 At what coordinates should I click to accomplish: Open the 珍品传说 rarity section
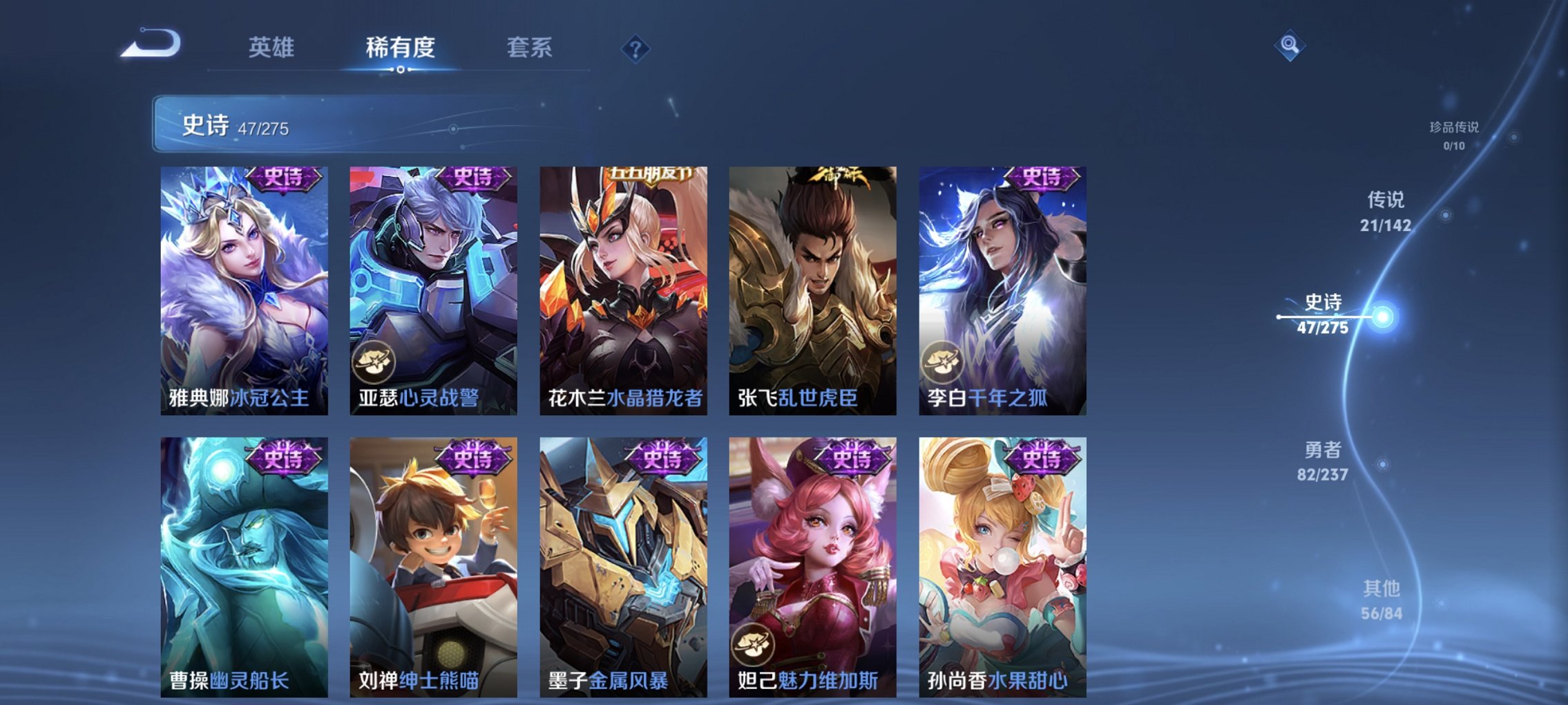(x=1455, y=135)
